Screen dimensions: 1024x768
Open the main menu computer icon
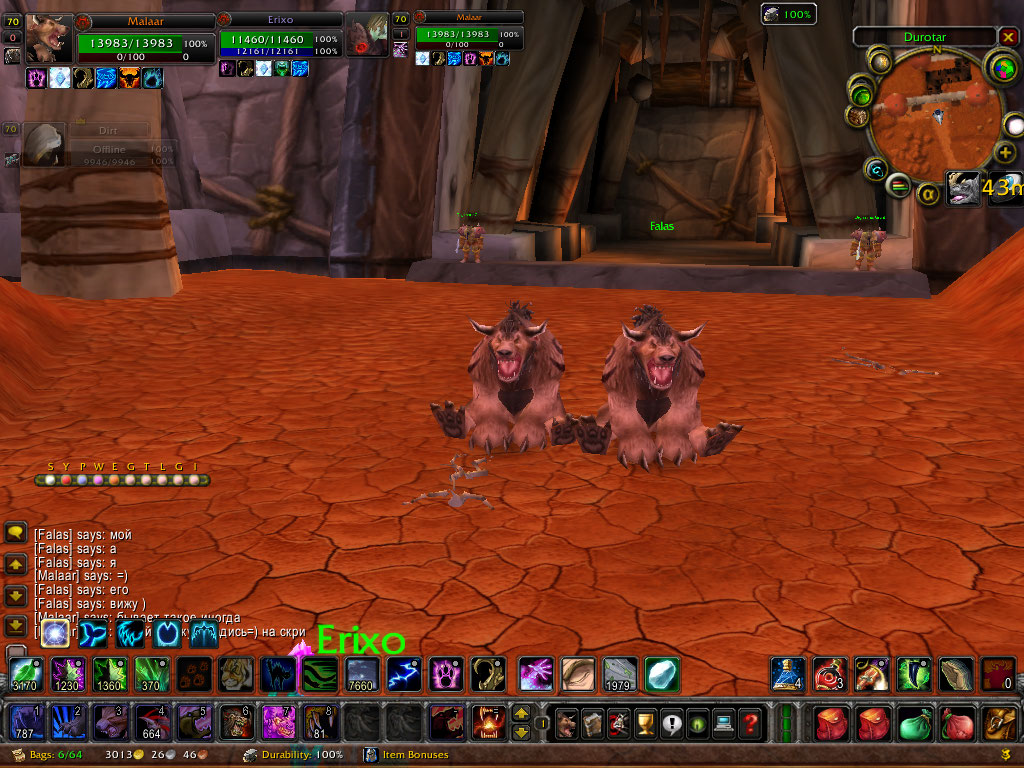[x=723, y=721]
